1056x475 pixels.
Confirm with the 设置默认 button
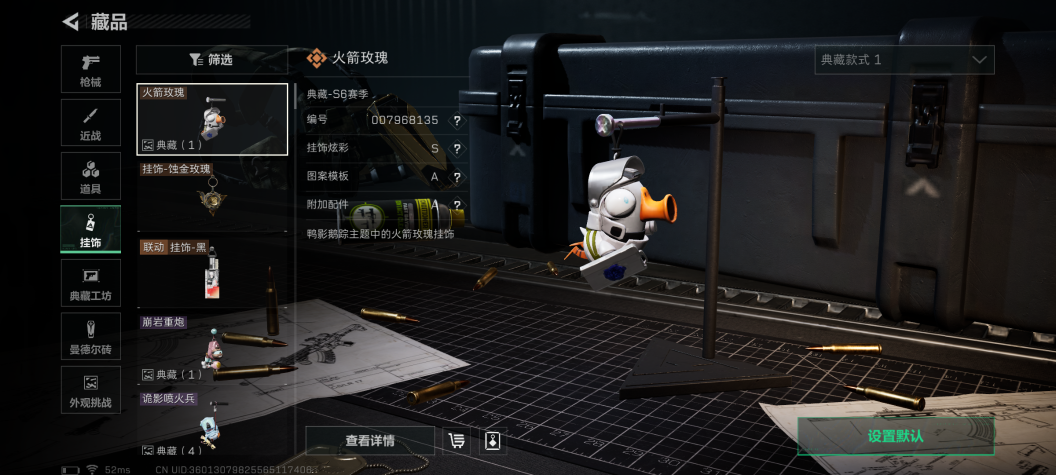[895, 437]
